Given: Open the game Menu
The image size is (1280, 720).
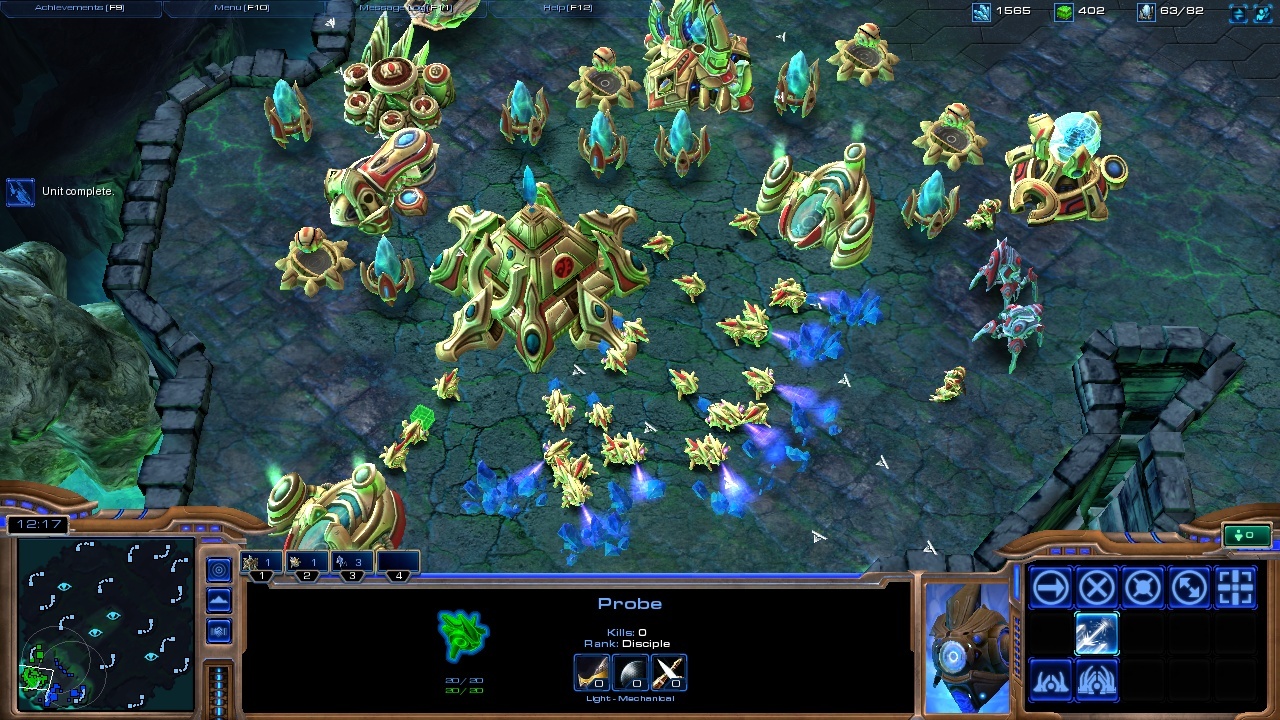Looking at the screenshot, I should [x=242, y=8].
